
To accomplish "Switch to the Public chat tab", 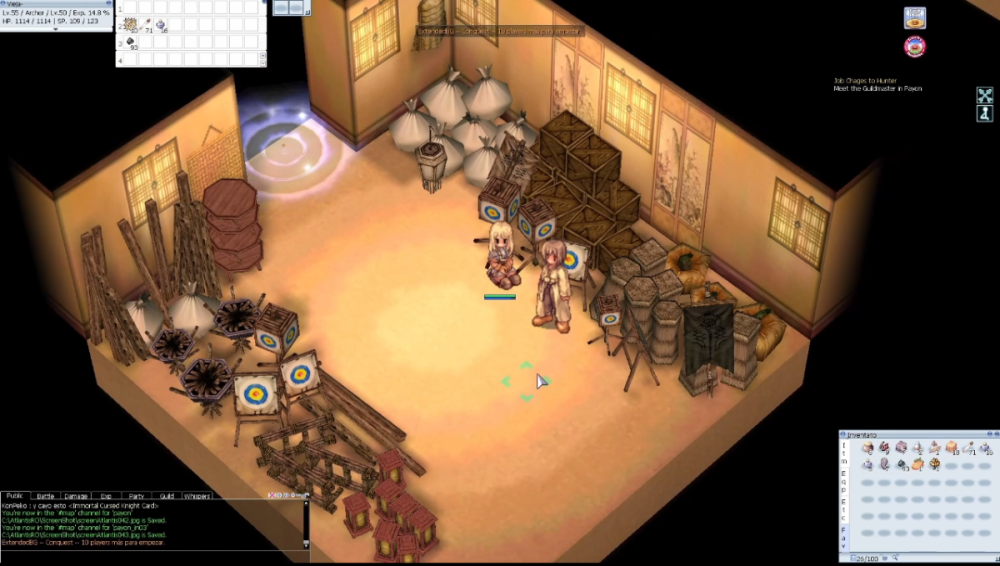I will tap(15, 495).
